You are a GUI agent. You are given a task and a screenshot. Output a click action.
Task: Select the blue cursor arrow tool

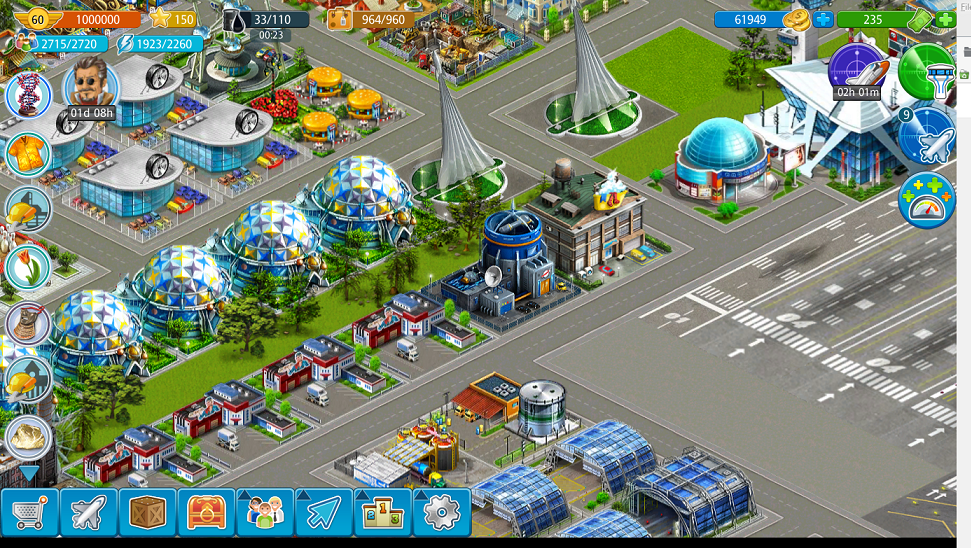point(323,513)
